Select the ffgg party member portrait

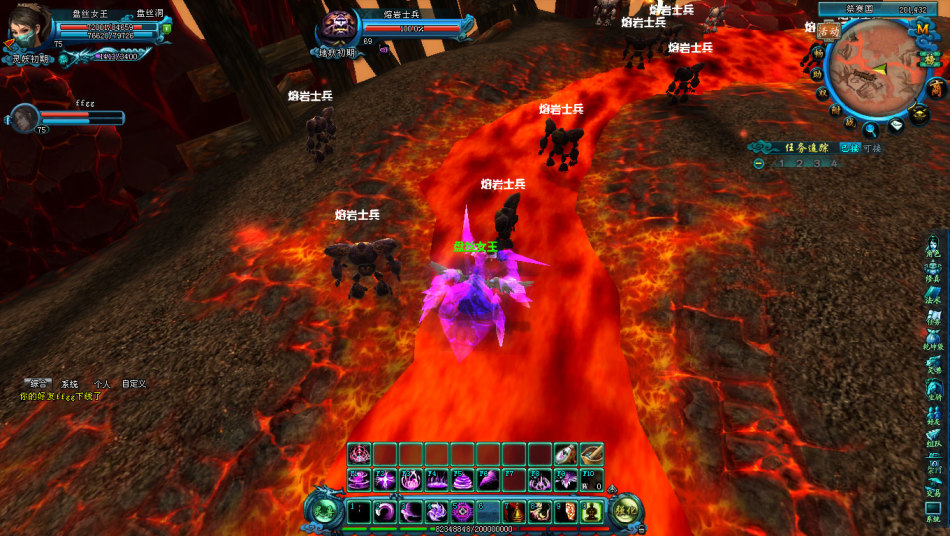24,117
